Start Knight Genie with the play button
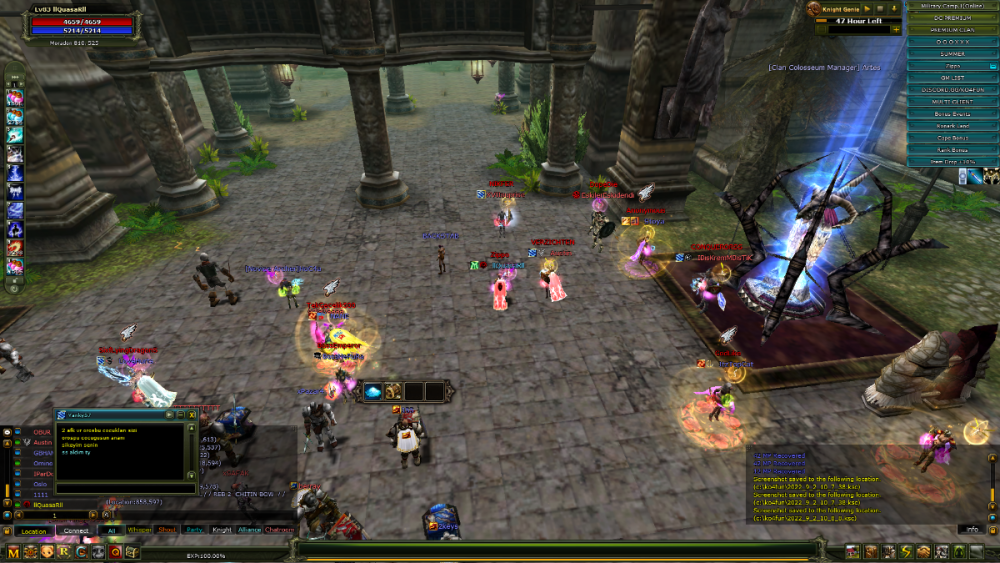This screenshot has height=563, width=1000. (x=868, y=7)
